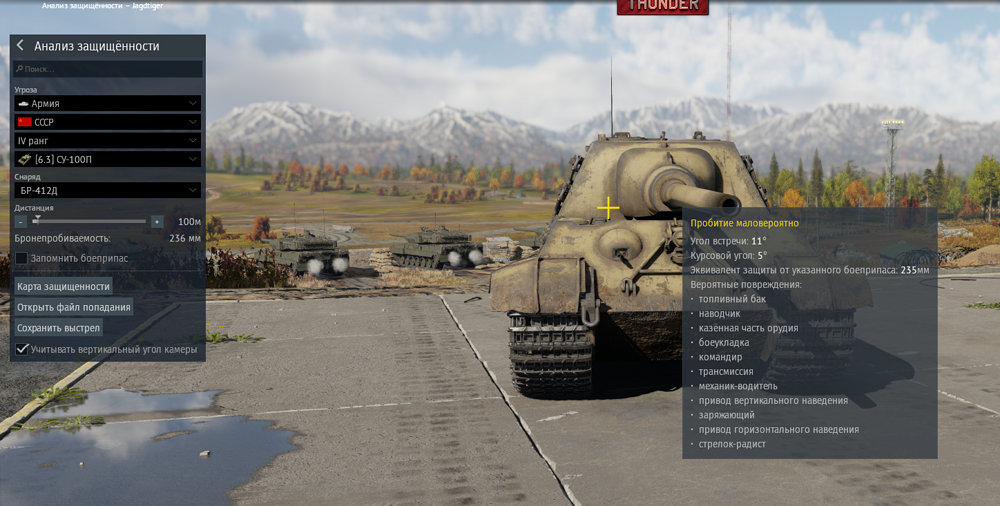The height and width of the screenshot is (506, 1000).
Task: Click the Поиск search field
Action: 108,69
